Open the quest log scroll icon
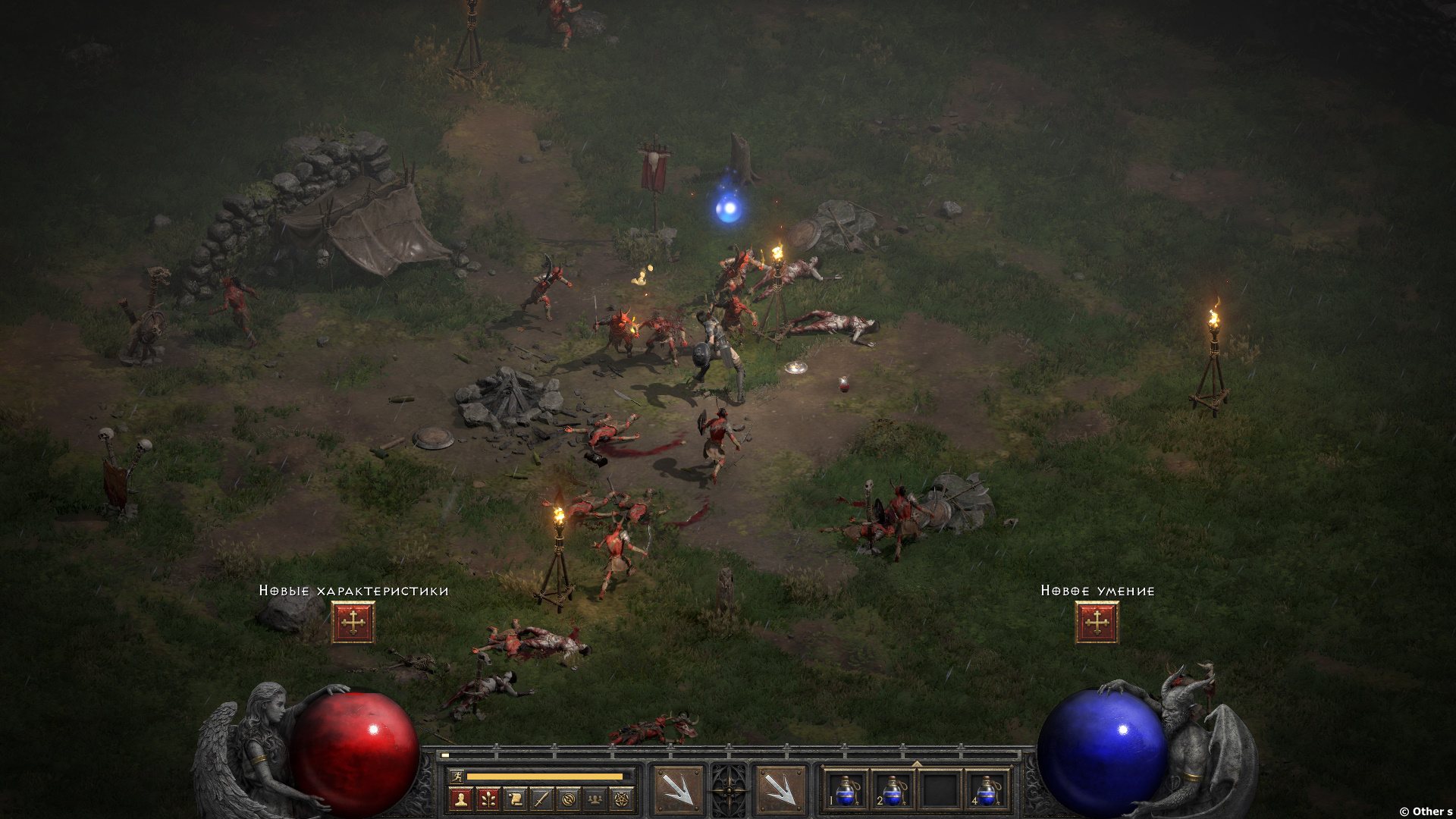The width and height of the screenshot is (1456, 819). coord(514,799)
